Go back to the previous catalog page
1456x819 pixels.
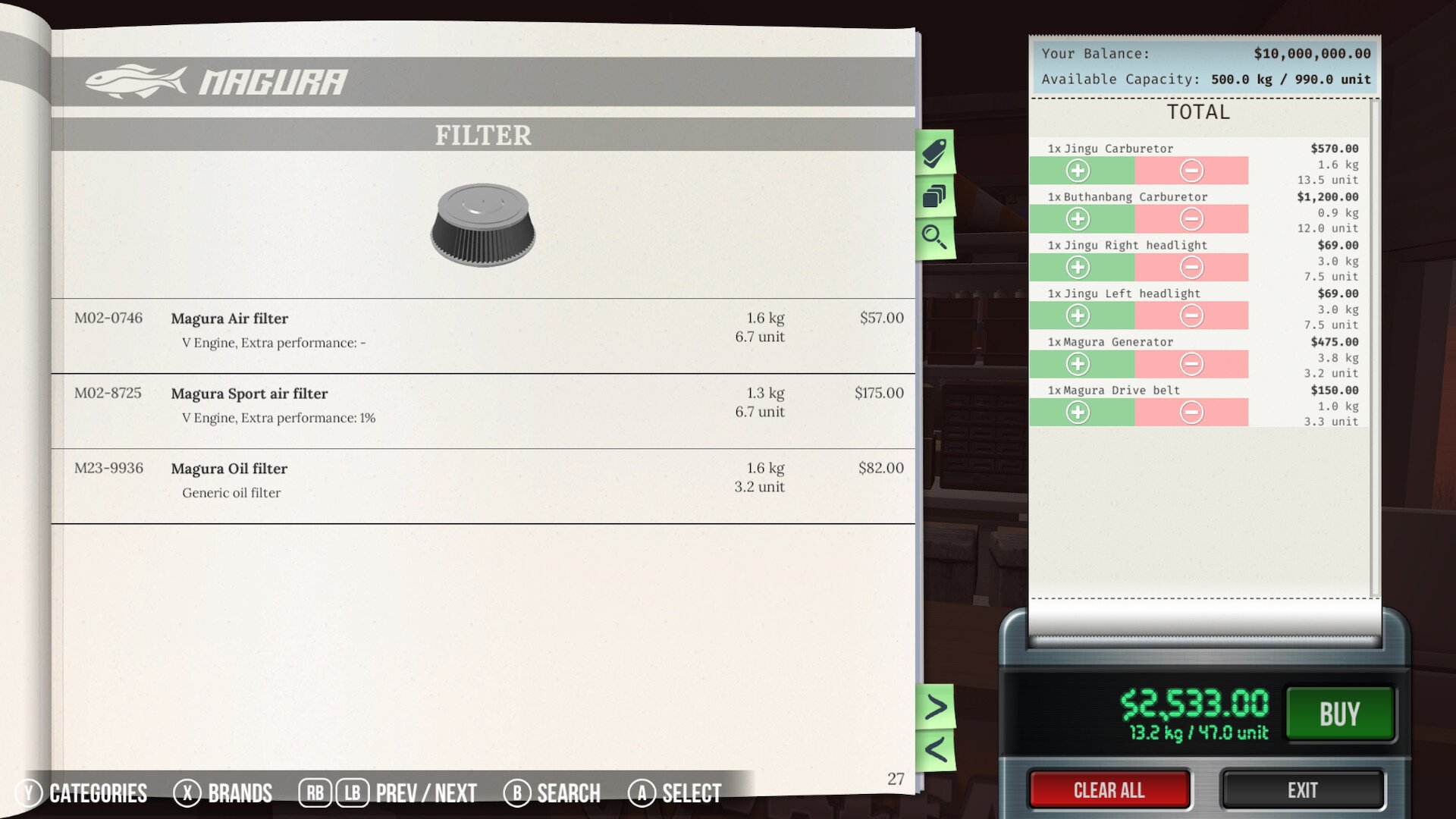[x=936, y=750]
